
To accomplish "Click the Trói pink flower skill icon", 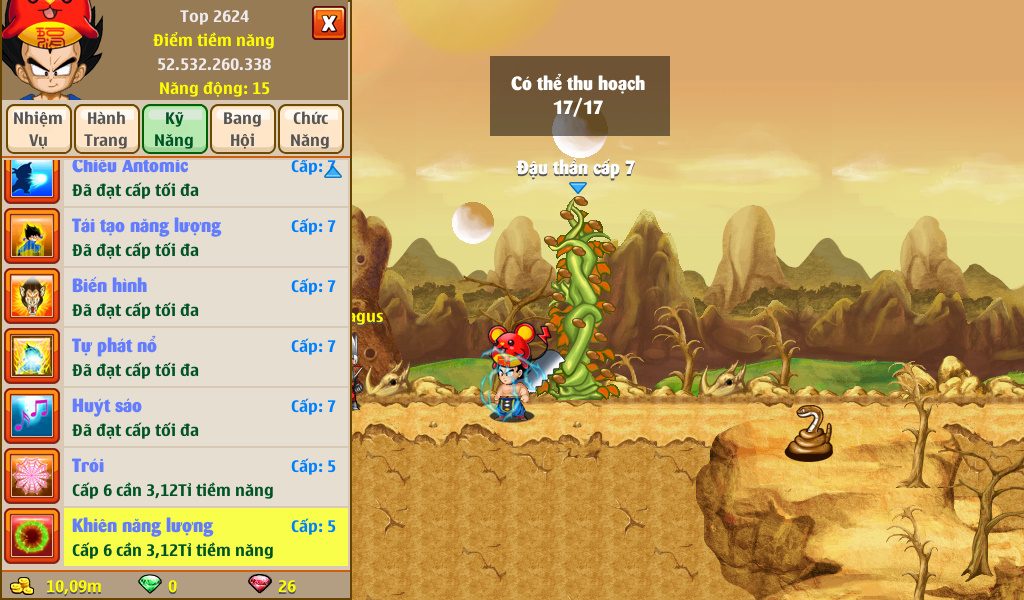I will click(33, 477).
